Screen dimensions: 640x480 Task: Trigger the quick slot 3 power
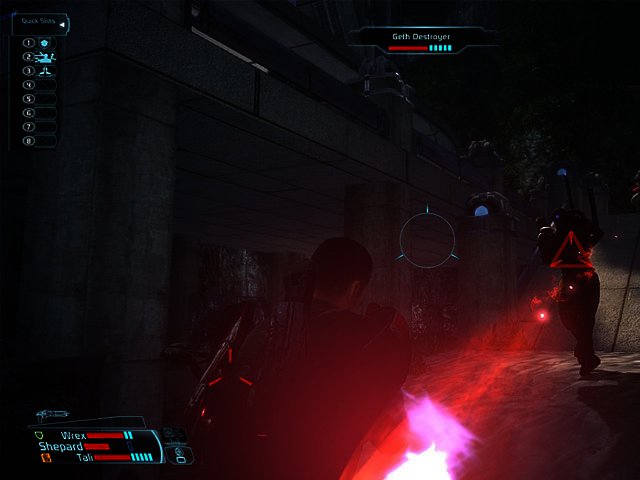tap(45, 71)
